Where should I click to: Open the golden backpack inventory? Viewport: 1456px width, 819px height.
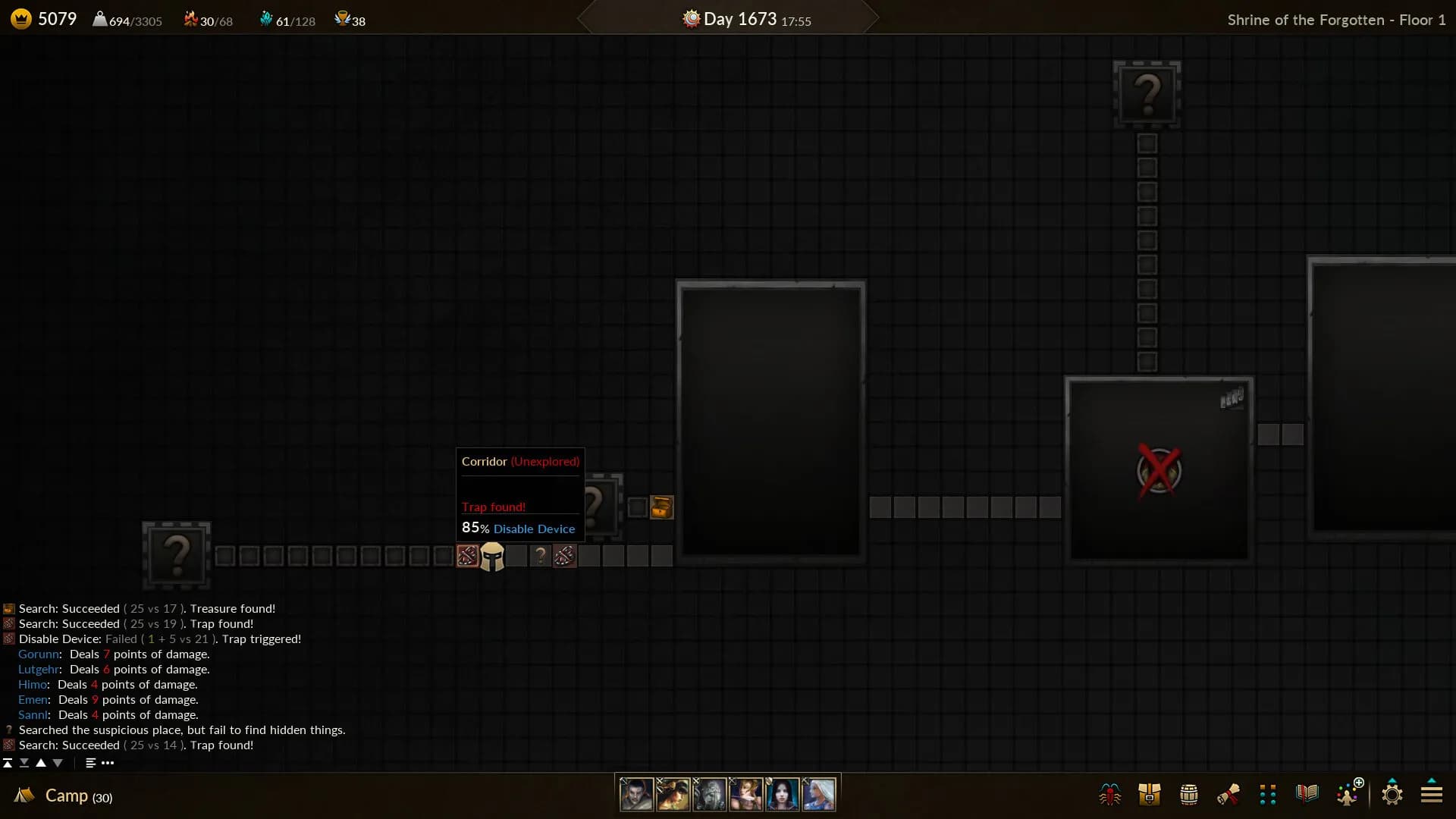1150,795
